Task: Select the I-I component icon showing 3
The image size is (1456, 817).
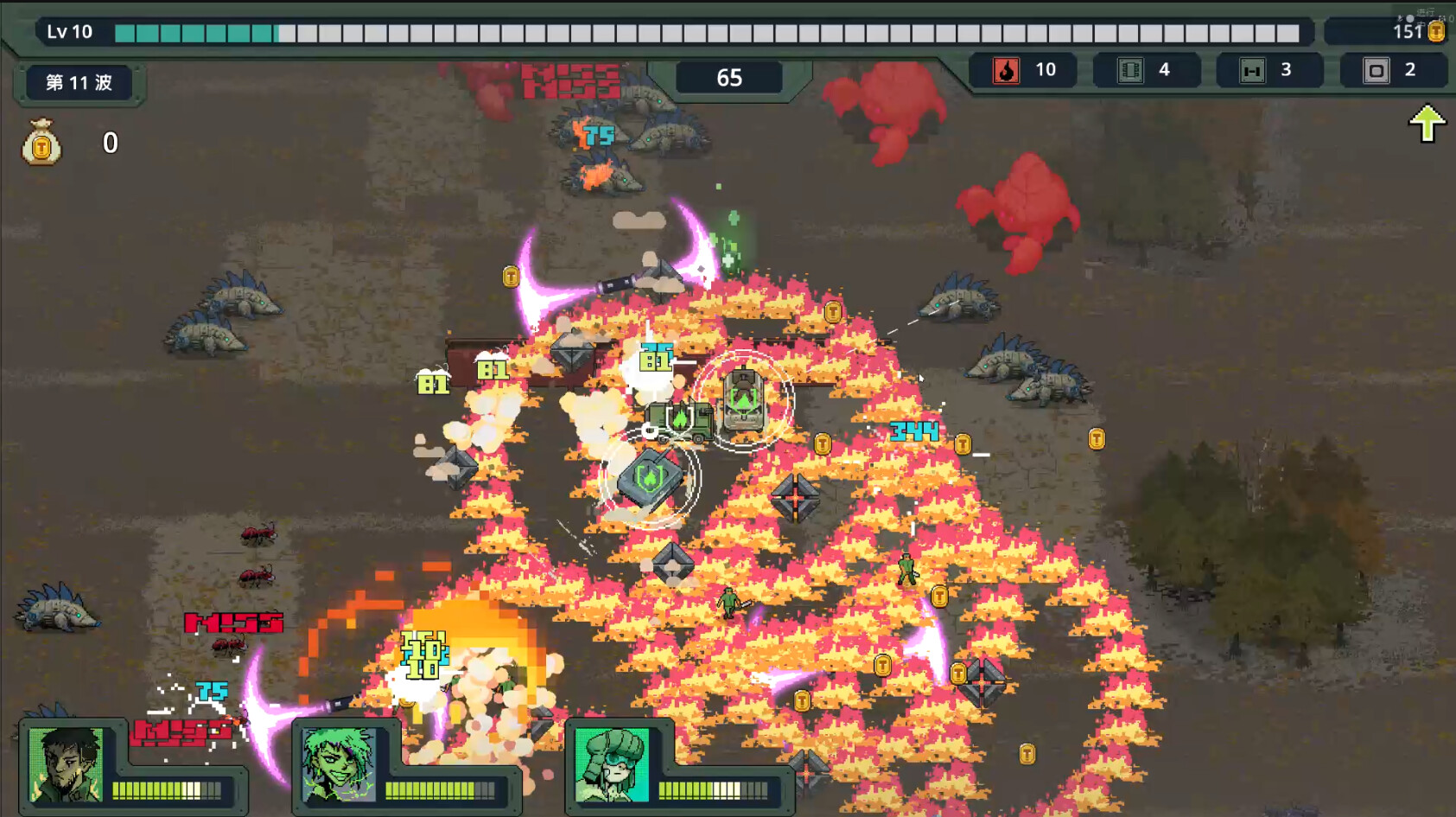Action: click(1251, 70)
